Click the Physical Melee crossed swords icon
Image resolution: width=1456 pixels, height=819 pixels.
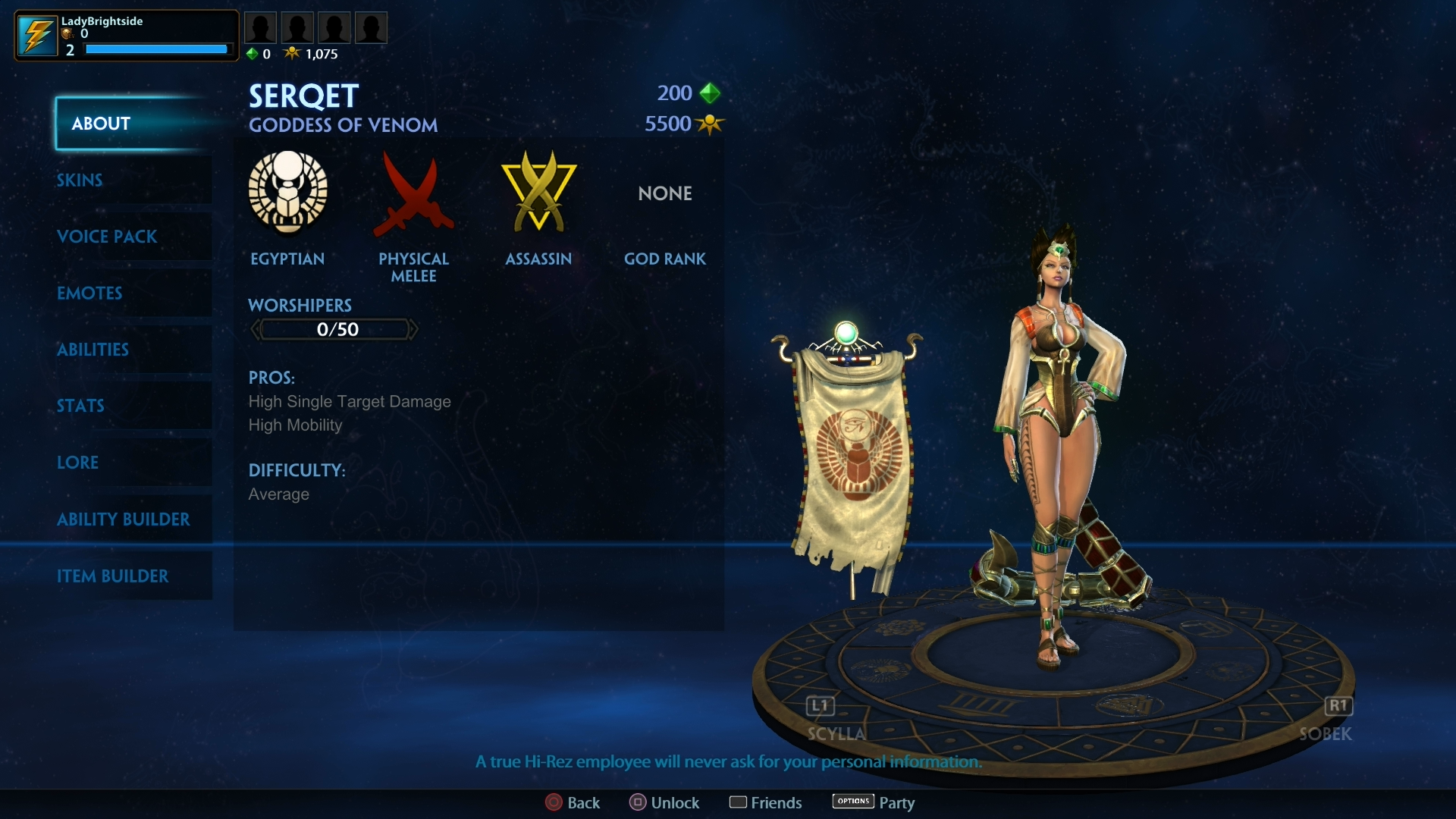(x=414, y=193)
